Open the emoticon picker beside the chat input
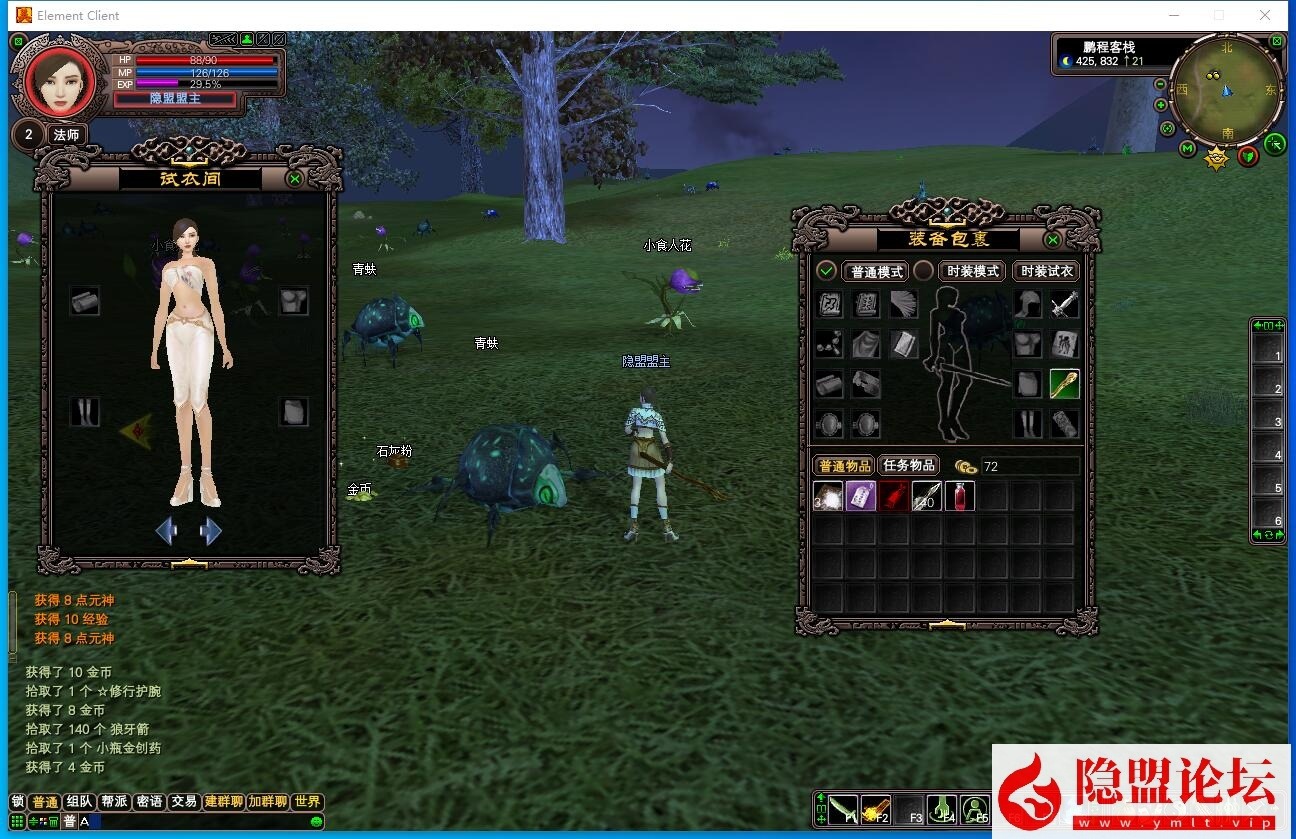This screenshot has width=1296, height=839. click(x=315, y=821)
